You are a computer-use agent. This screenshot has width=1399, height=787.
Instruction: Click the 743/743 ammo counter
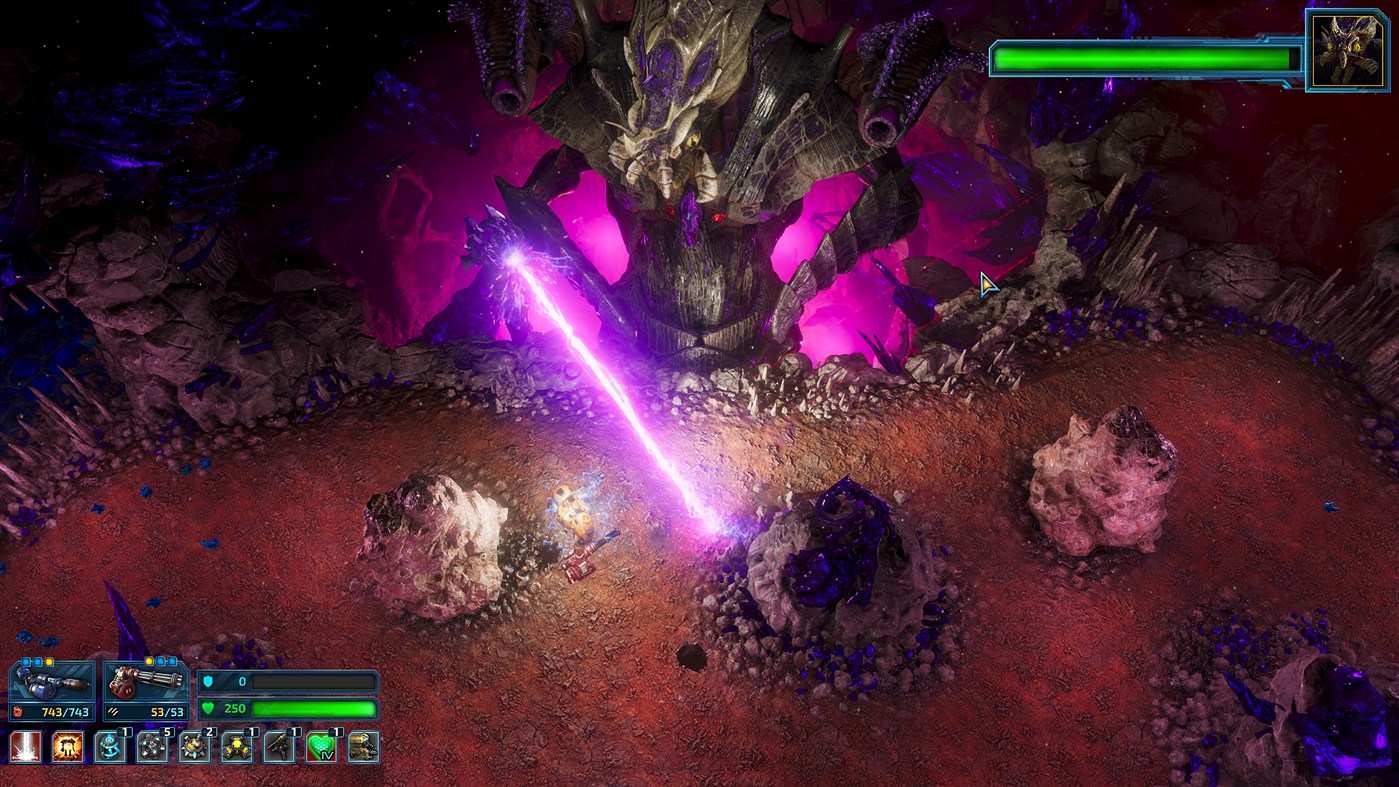[x=64, y=712]
